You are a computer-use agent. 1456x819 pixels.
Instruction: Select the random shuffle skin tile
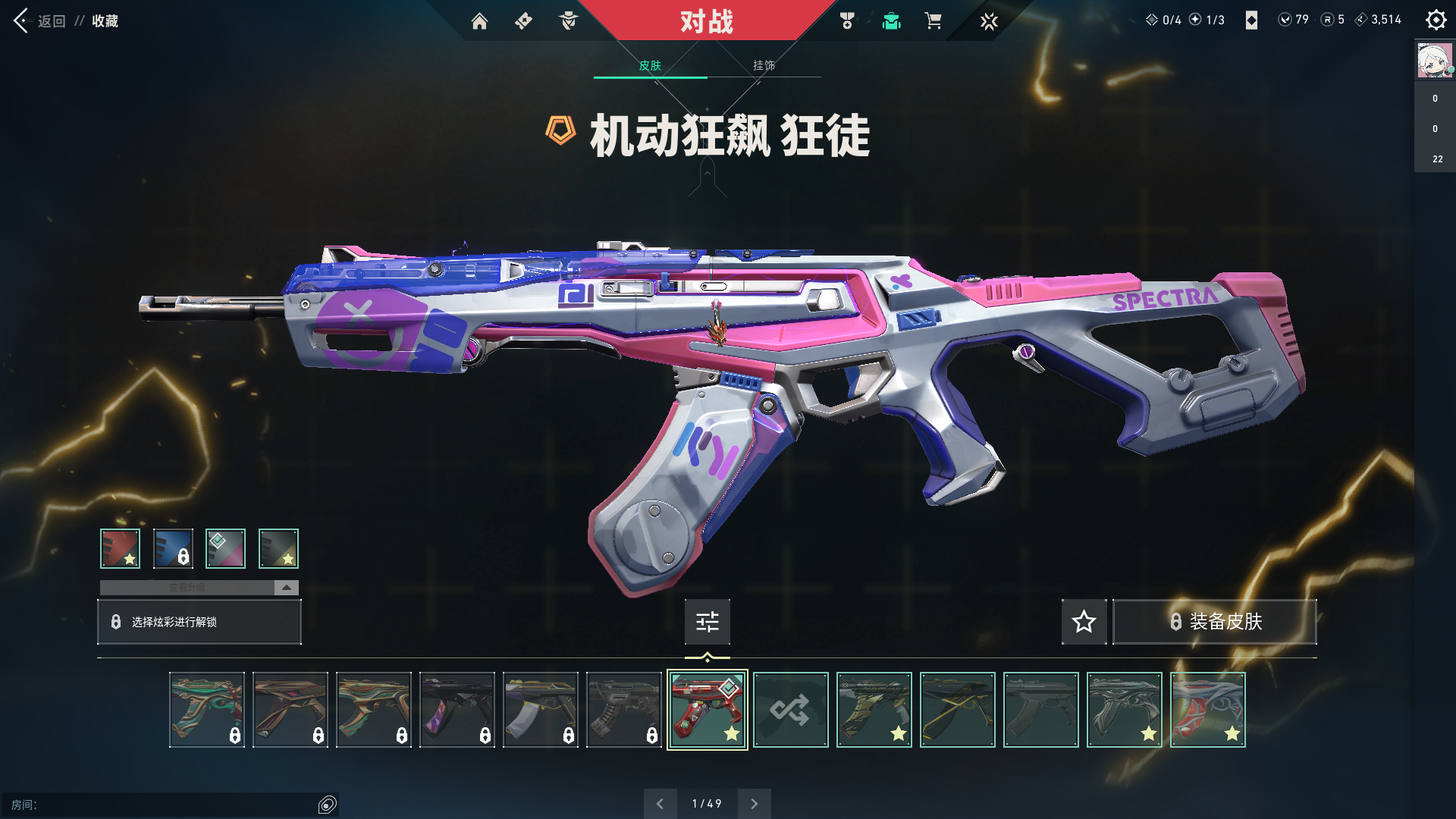[x=790, y=710]
